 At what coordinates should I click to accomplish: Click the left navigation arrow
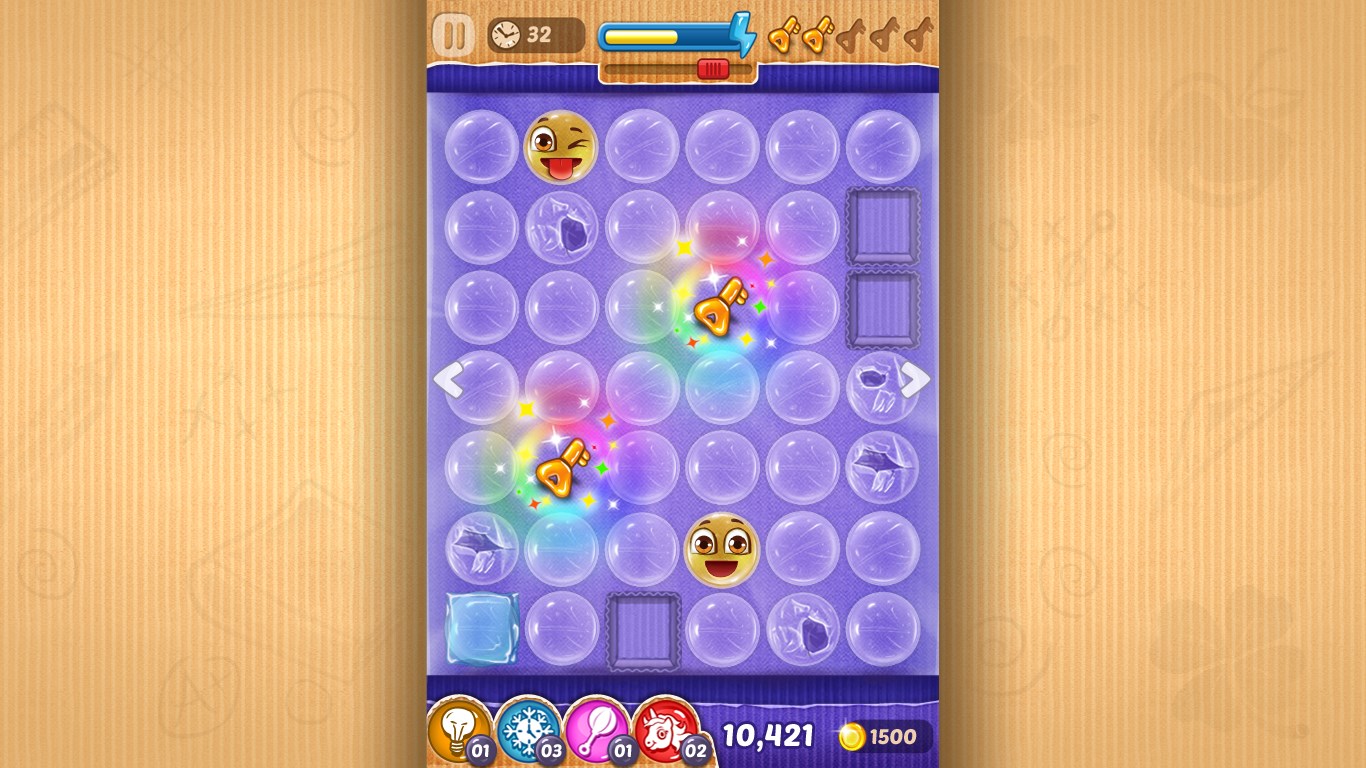(450, 381)
